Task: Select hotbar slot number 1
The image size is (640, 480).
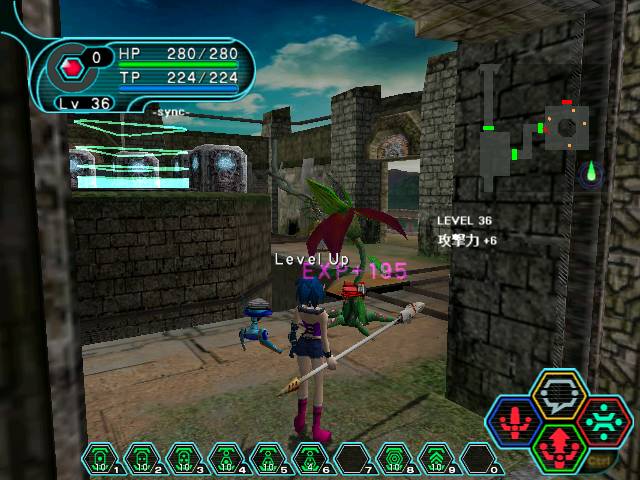Action: (100, 460)
